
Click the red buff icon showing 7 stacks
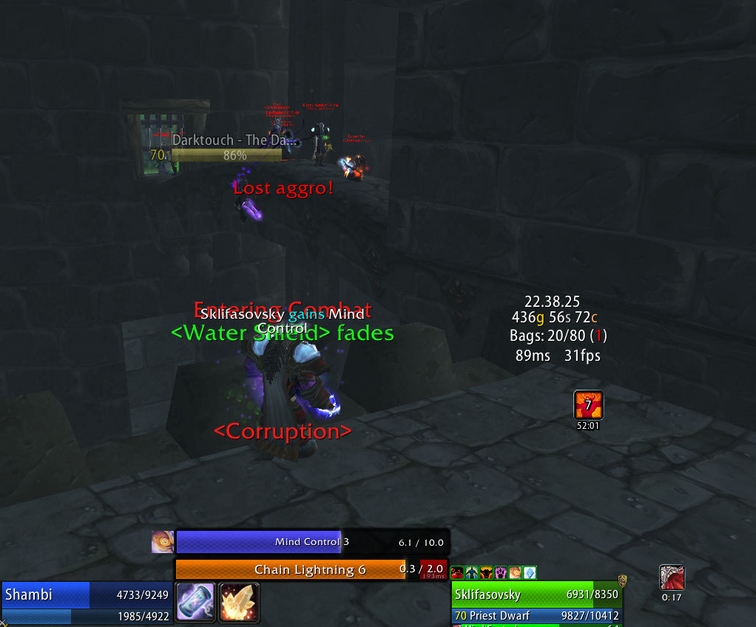click(588, 405)
